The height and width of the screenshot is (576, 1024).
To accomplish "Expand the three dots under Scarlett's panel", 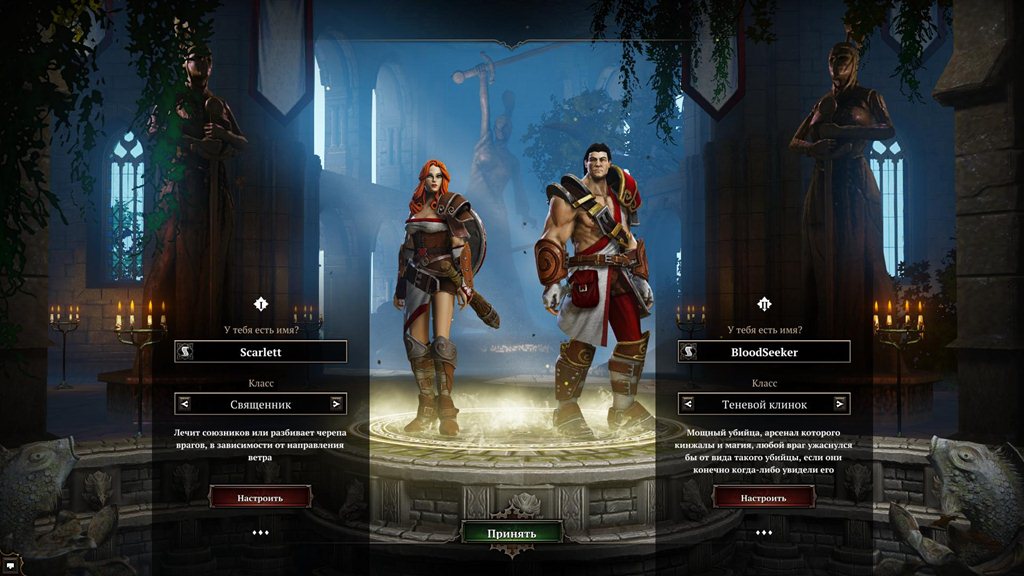I will point(260,533).
